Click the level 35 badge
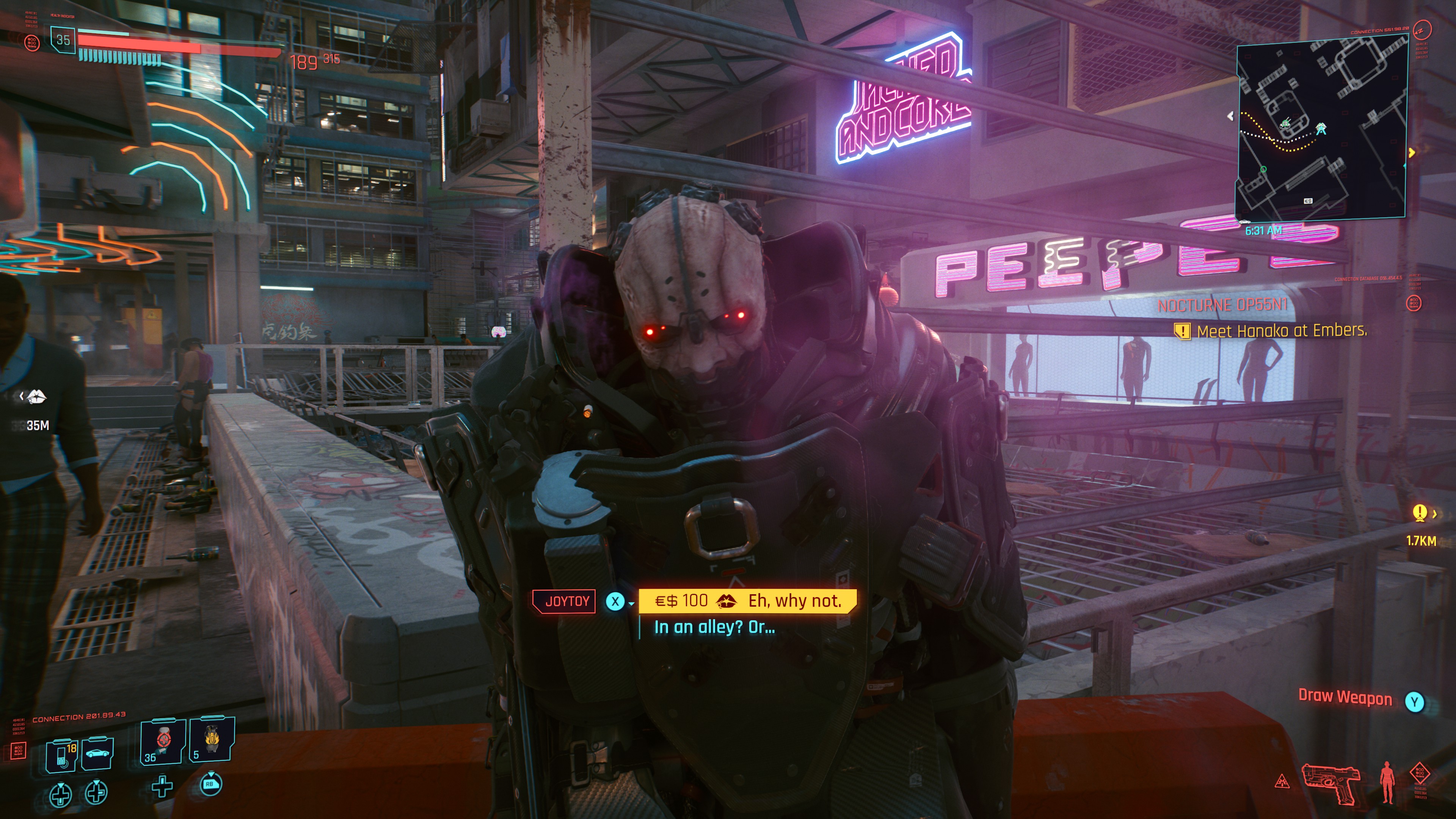Image resolution: width=1456 pixels, height=819 pixels. tap(63, 40)
